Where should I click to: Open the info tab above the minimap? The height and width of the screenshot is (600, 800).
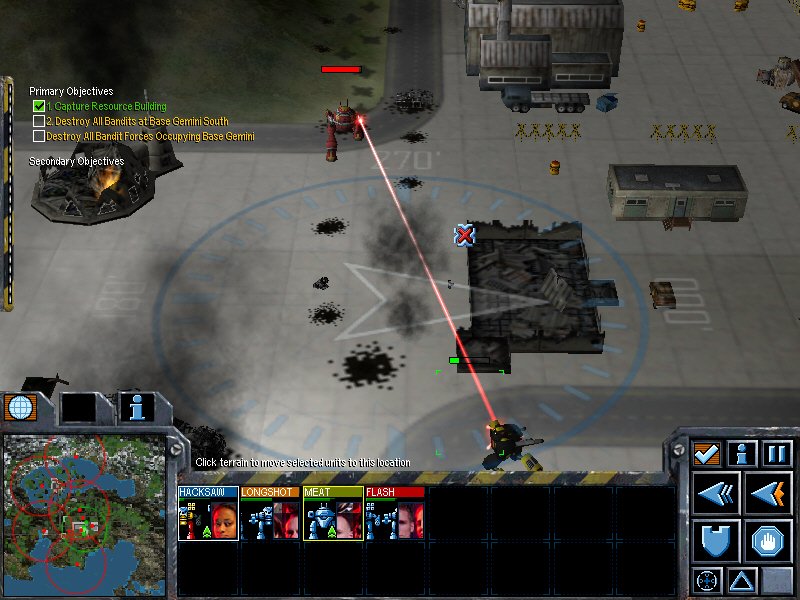pos(137,406)
